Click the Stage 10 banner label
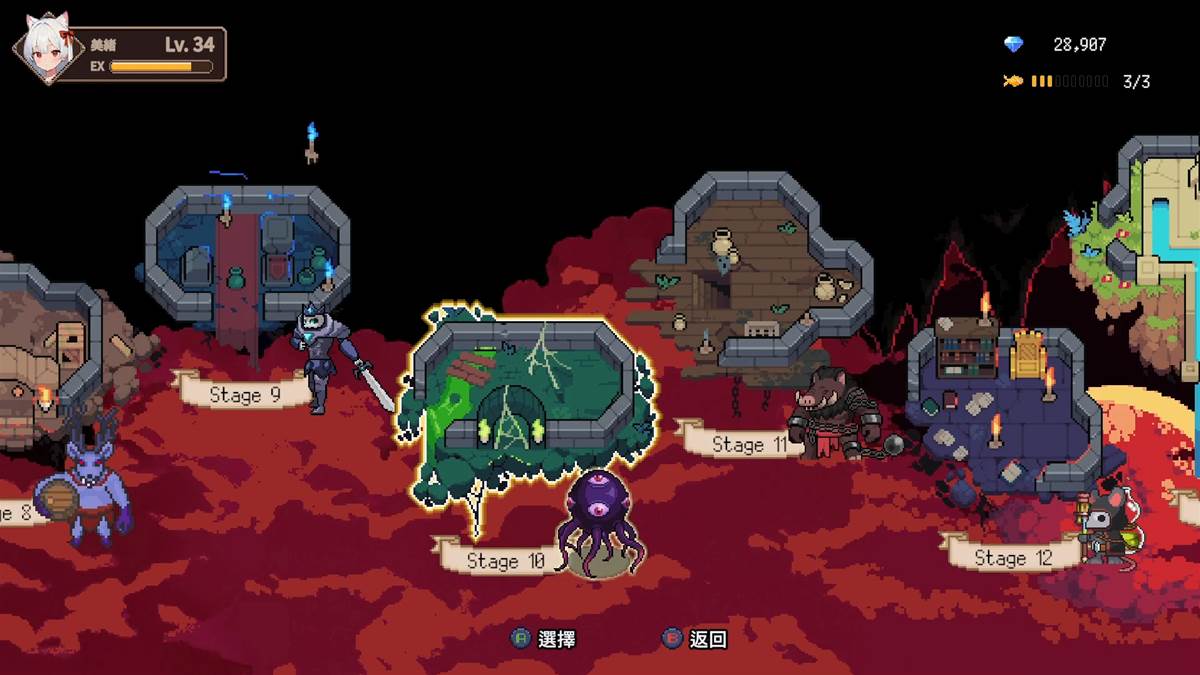 504,560
